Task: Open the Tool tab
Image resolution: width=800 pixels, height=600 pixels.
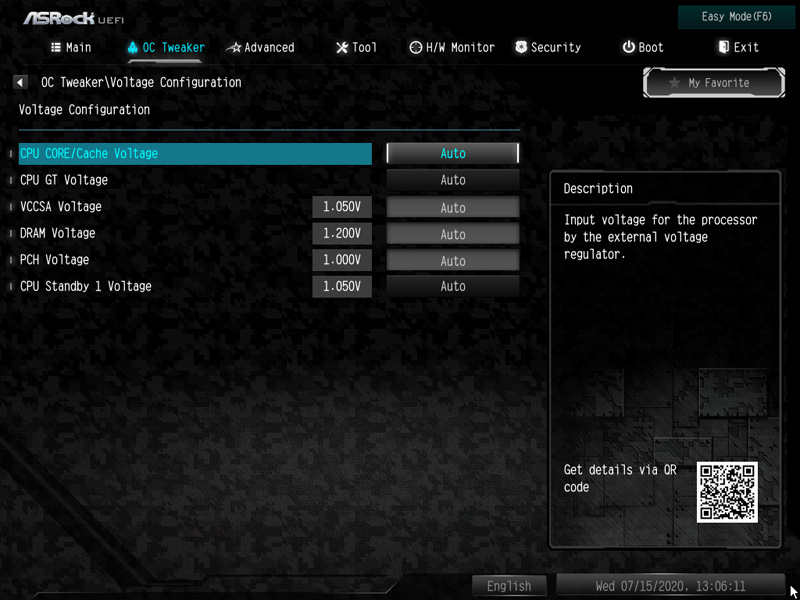Action: point(357,47)
